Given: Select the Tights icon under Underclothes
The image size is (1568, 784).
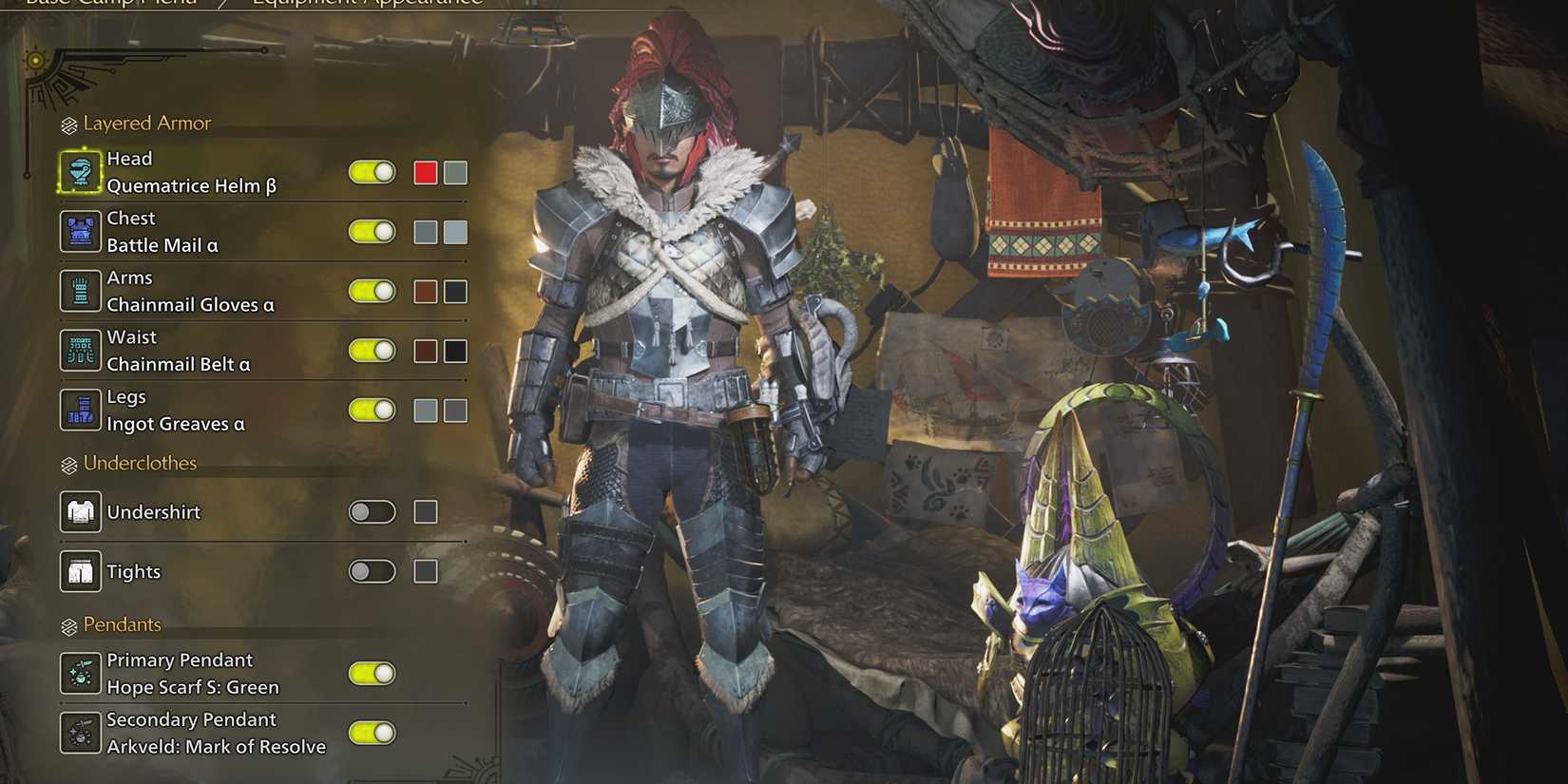Looking at the screenshot, I should coord(81,571).
